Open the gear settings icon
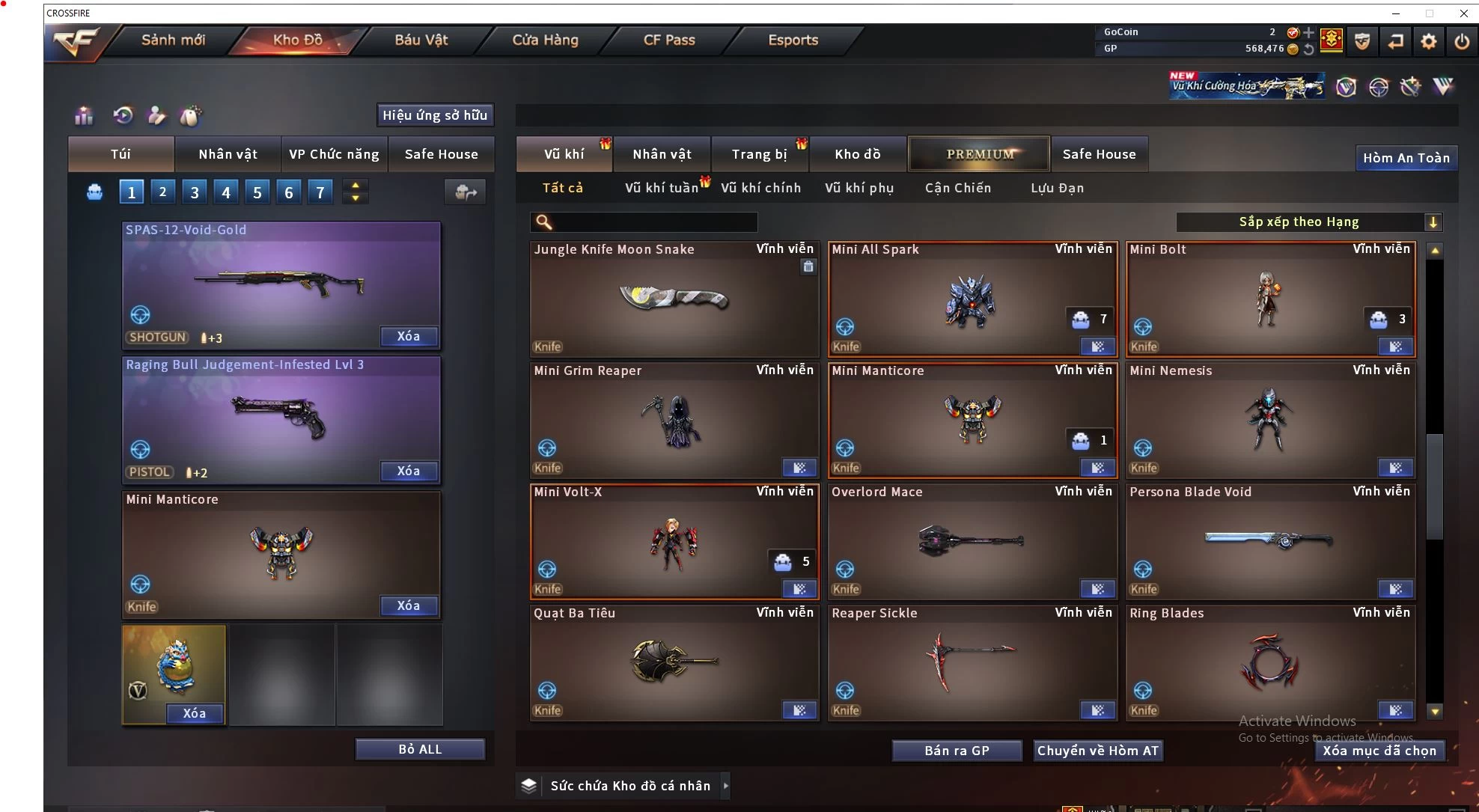 pyautogui.click(x=1428, y=41)
